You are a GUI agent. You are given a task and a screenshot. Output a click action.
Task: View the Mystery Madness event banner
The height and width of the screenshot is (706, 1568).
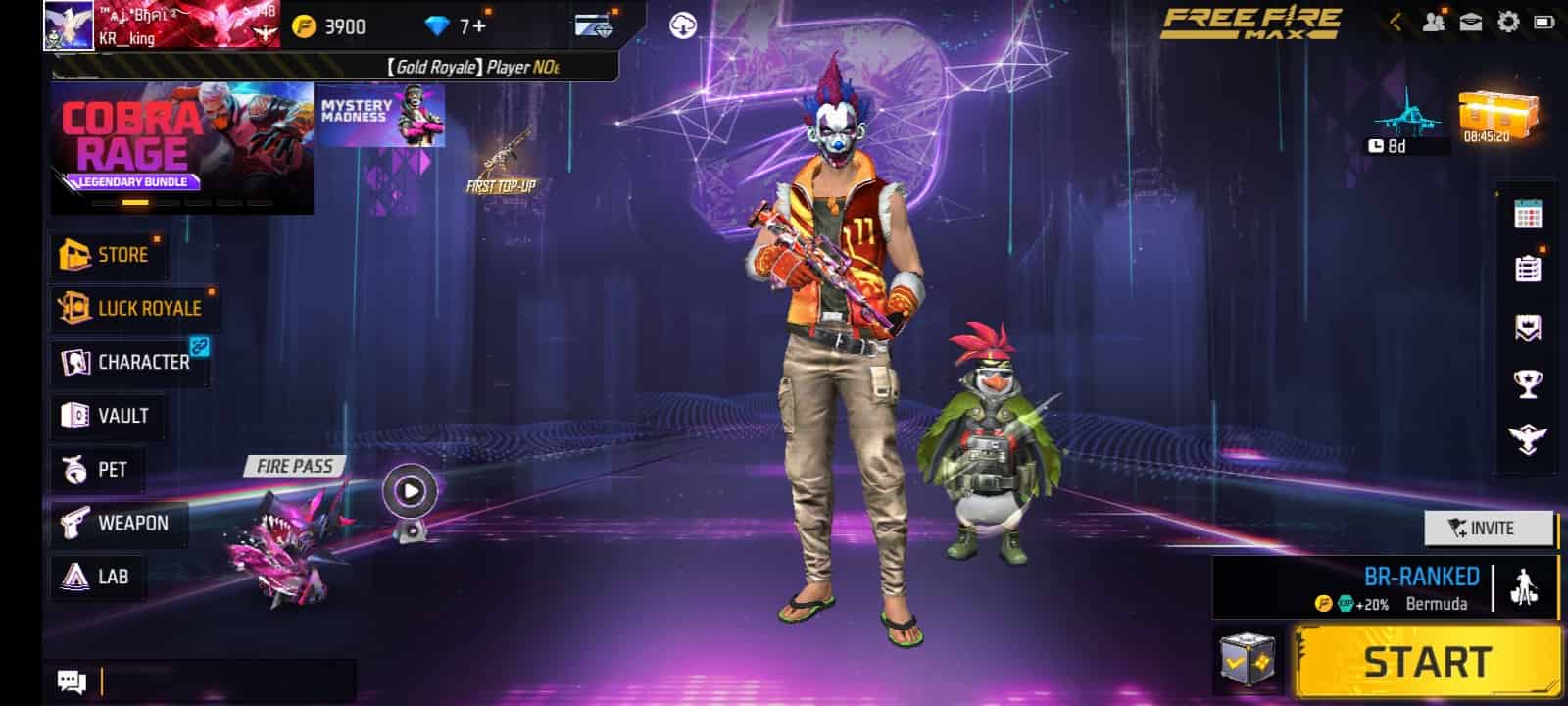point(381,116)
